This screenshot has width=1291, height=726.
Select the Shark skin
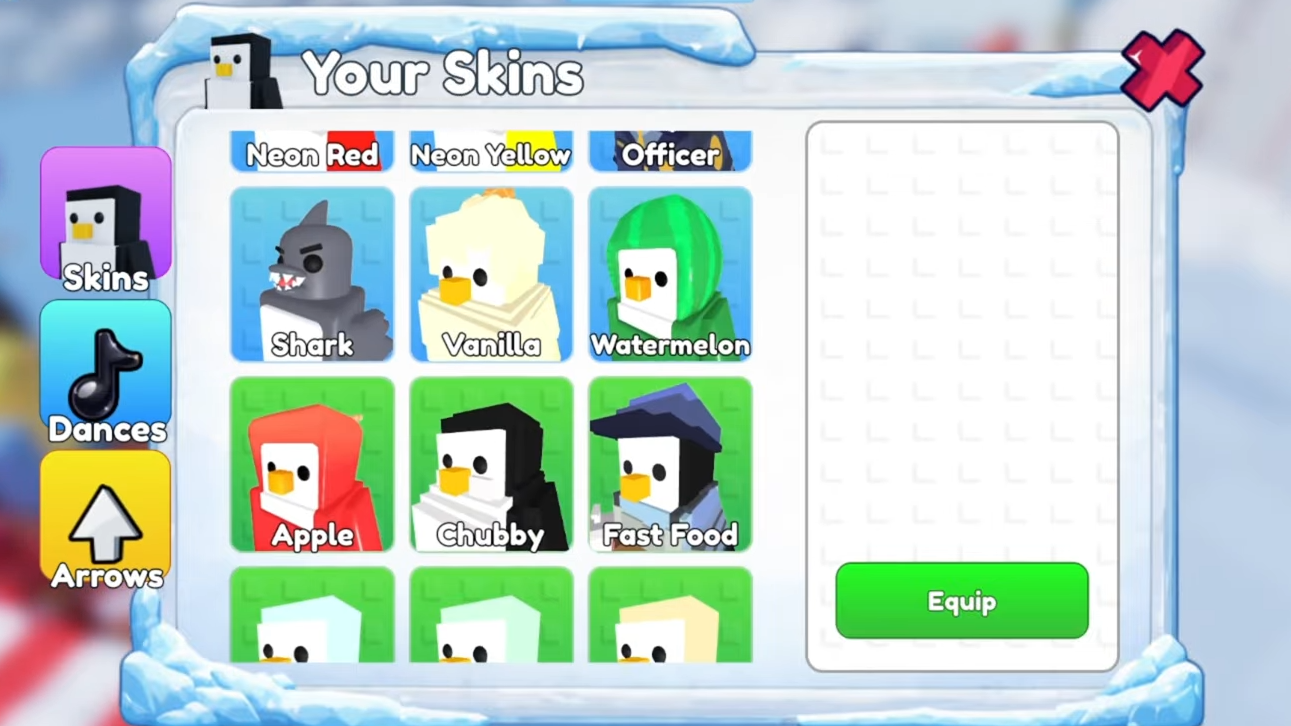pyautogui.click(x=312, y=274)
